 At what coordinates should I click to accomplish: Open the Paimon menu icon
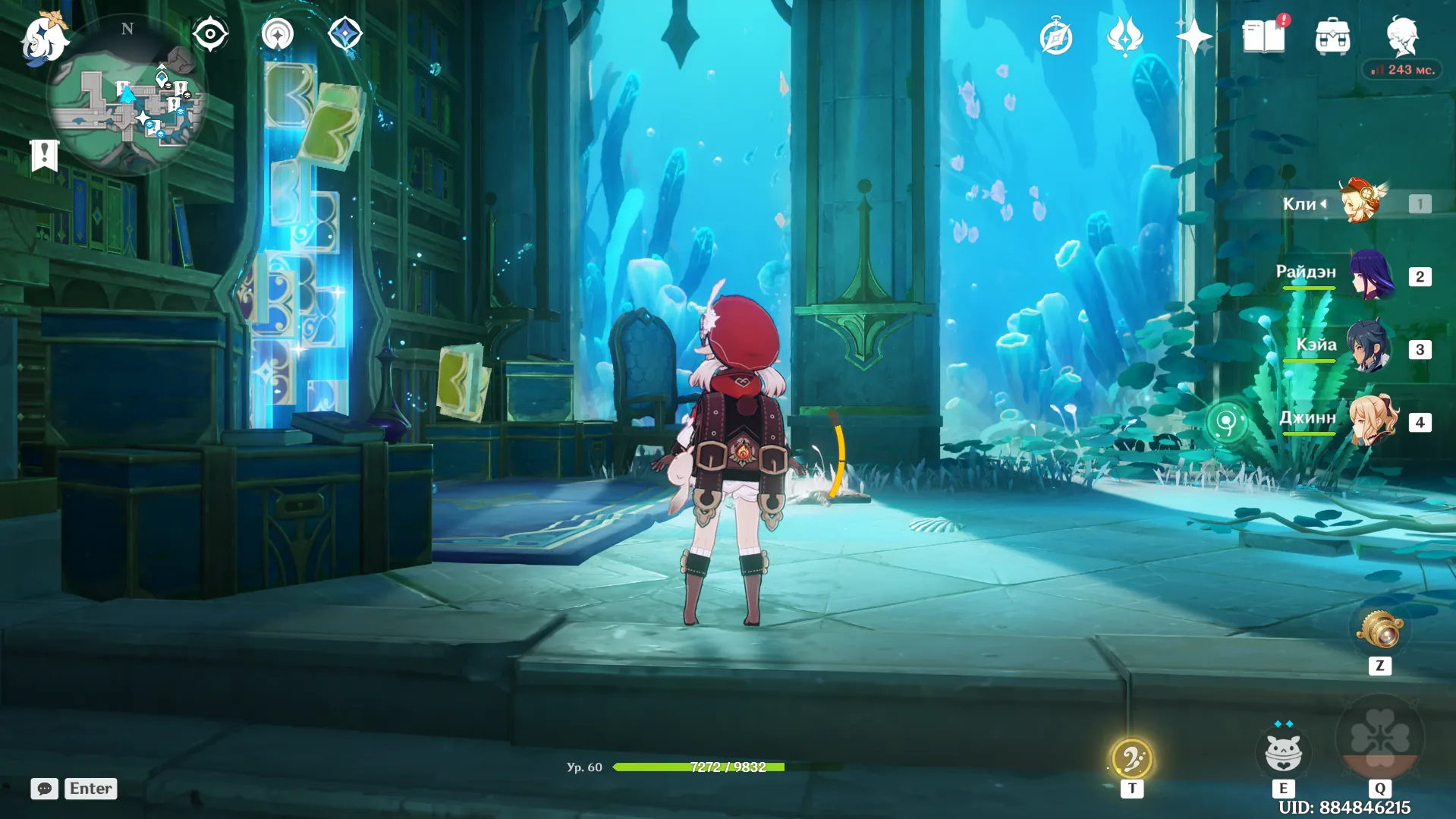(43, 38)
